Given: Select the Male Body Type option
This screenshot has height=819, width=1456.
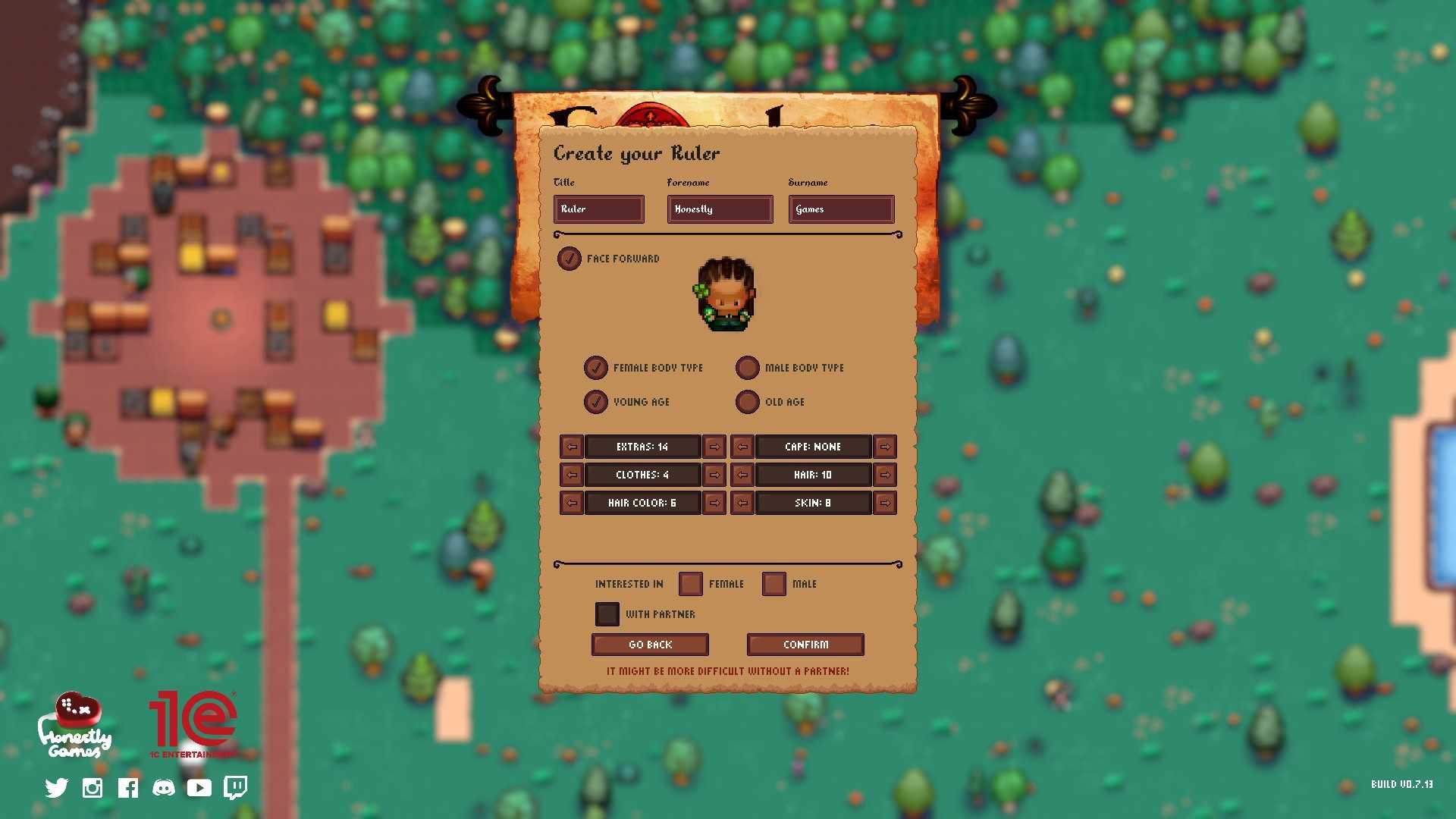Looking at the screenshot, I should [x=748, y=368].
